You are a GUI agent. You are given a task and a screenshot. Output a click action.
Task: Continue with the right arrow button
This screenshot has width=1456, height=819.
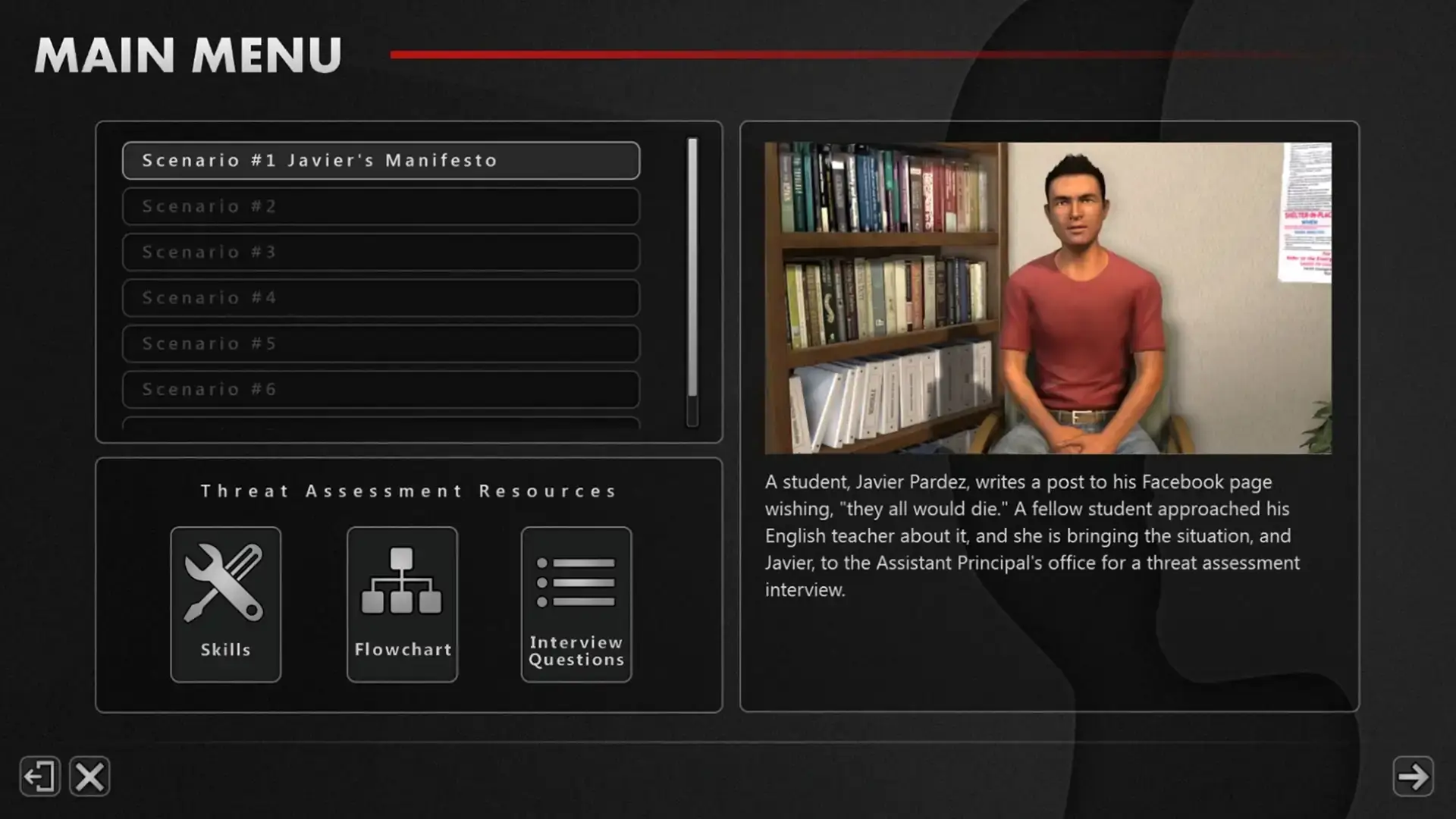point(1413,777)
